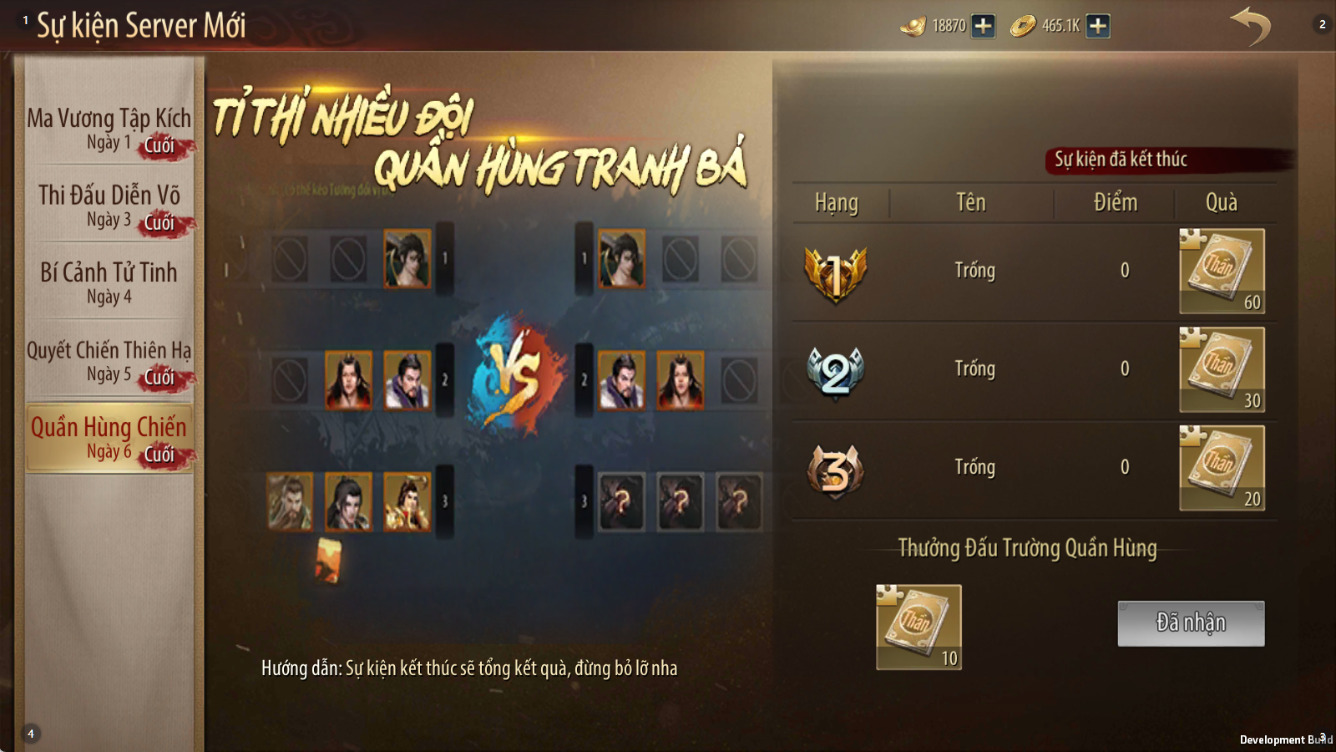Choose the Quần Hùng Chiến tab
The height and width of the screenshot is (752, 1336).
pyautogui.click(x=109, y=438)
